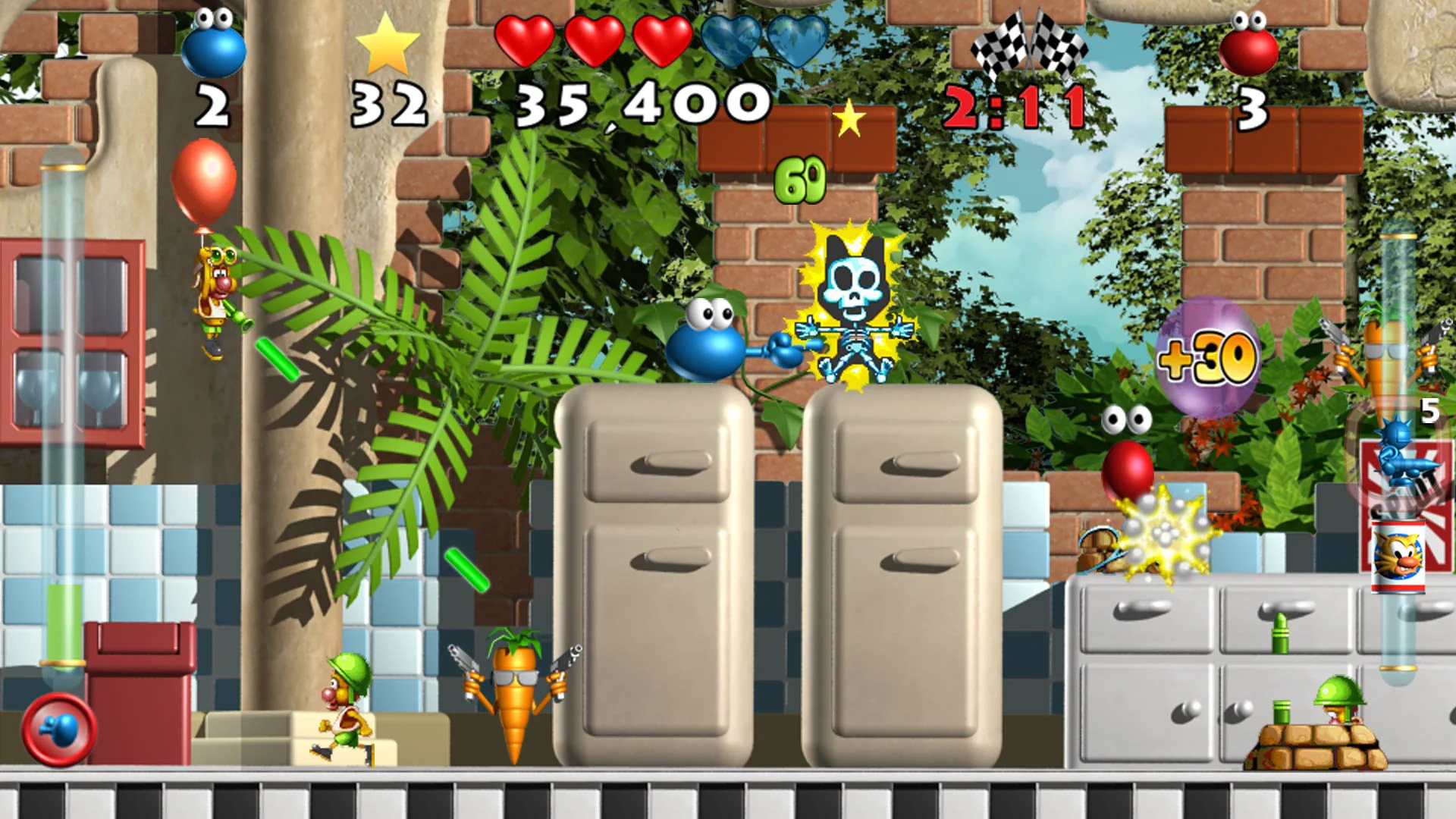Select the red heart health icon
The height and width of the screenshot is (819, 1456).
525,42
